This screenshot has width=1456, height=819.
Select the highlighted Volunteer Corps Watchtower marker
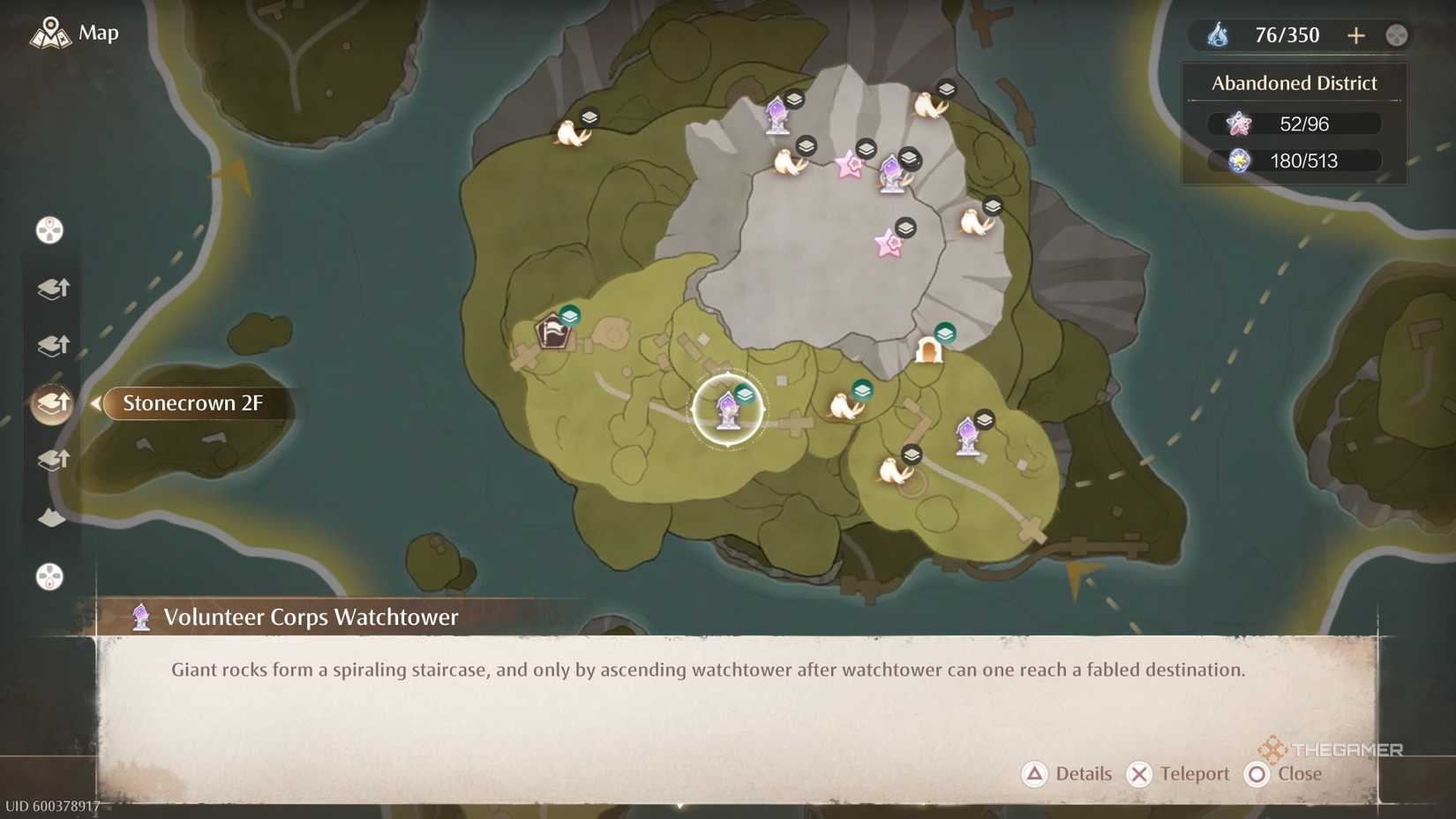pyautogui.click(x=727, y=409)
